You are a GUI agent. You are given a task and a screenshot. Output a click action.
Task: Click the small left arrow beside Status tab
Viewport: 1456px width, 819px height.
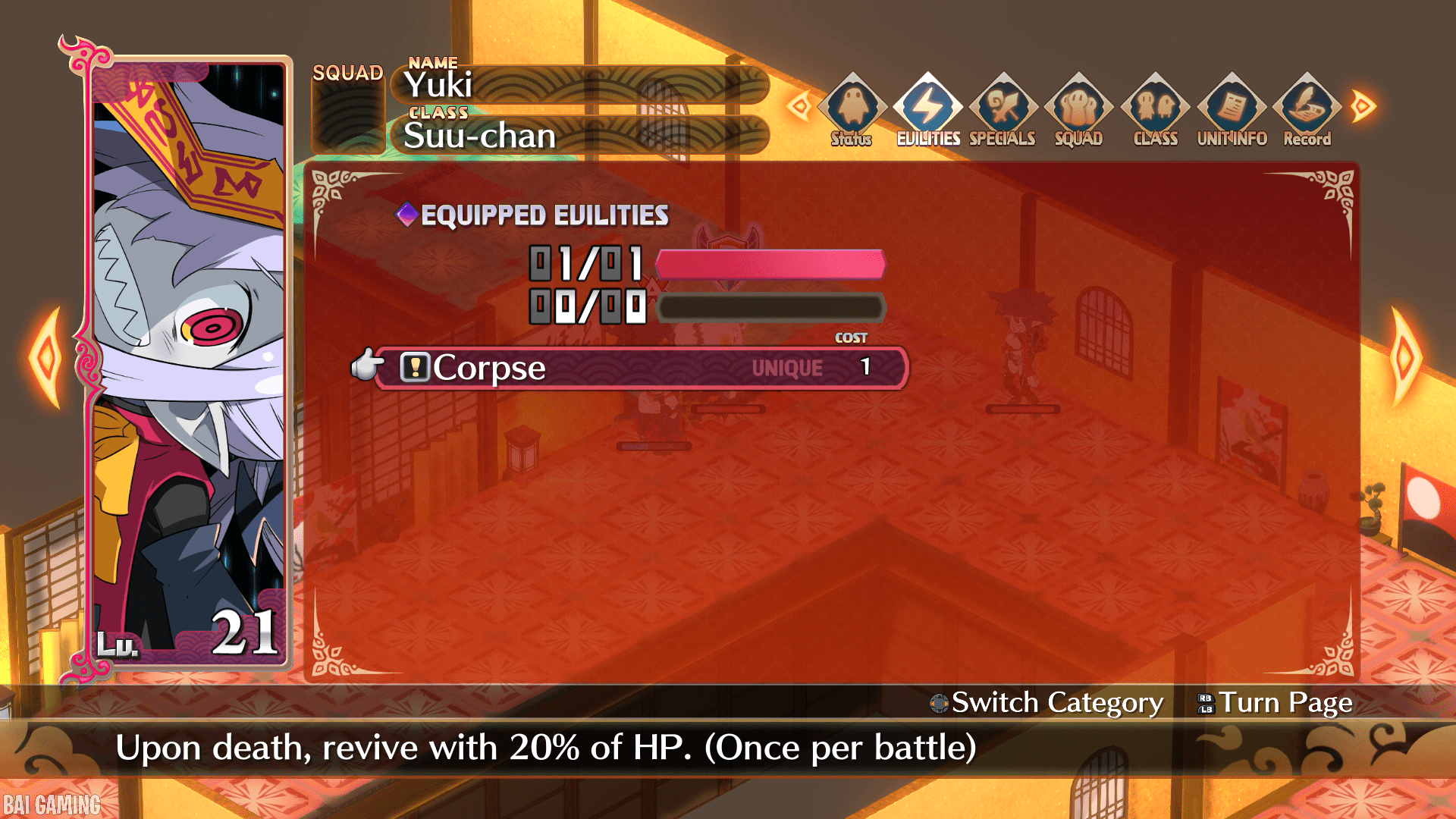click(x=799, y=105)
